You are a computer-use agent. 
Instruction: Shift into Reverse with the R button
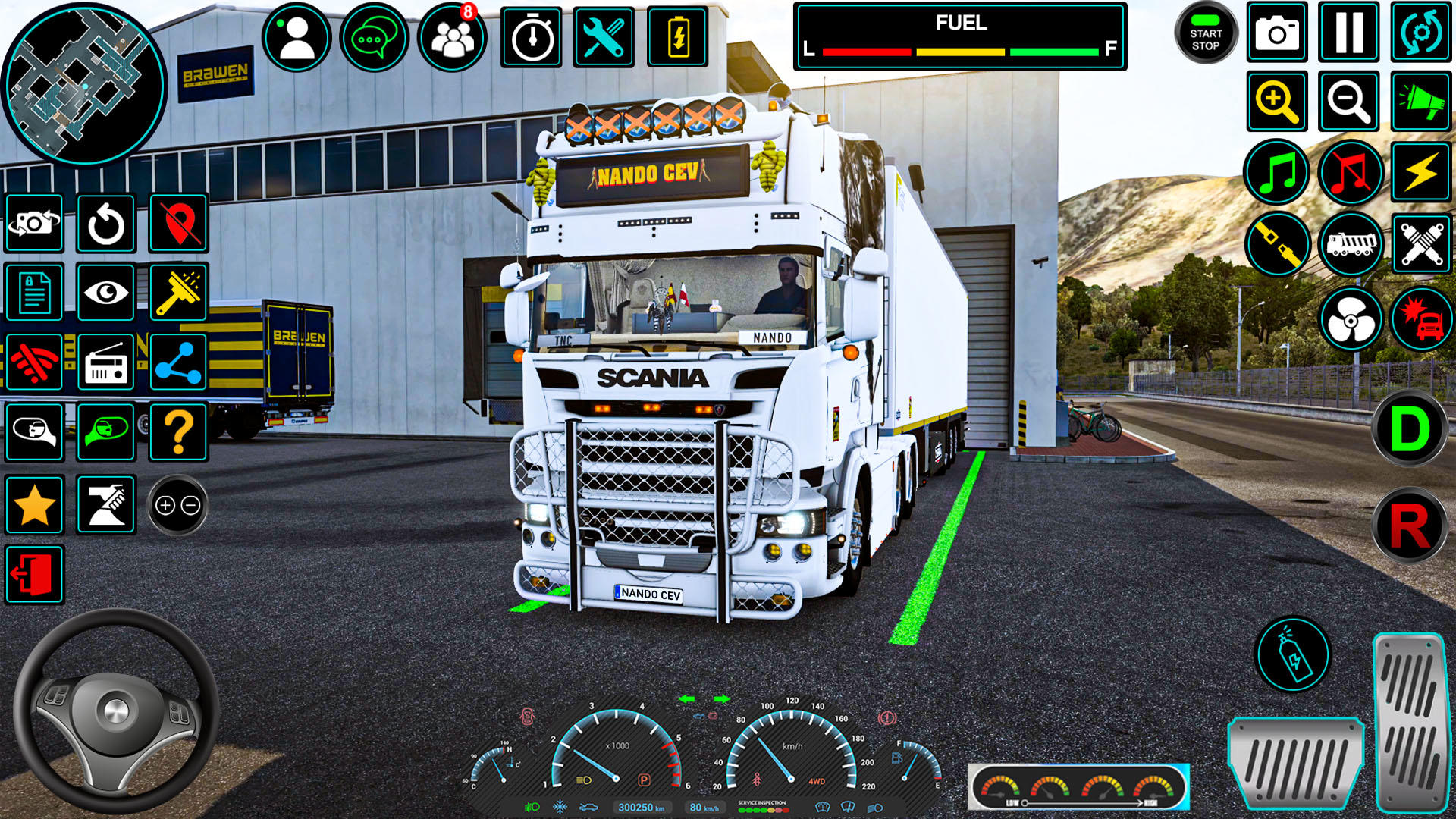(1409, 526)
